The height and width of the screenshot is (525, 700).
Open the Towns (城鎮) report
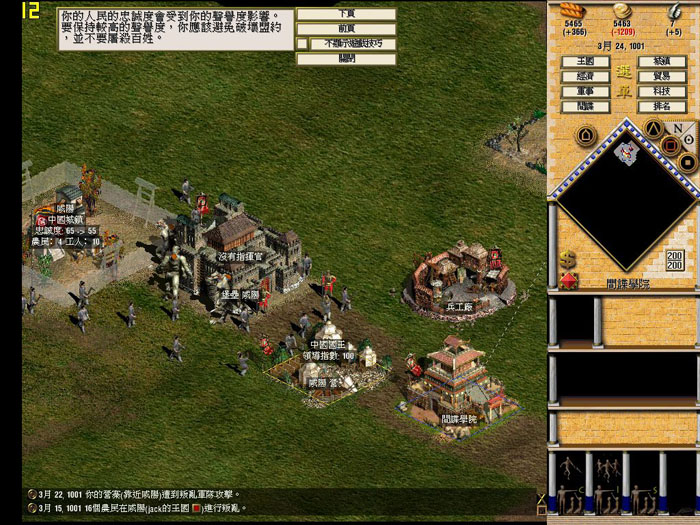tap(662, 62)
